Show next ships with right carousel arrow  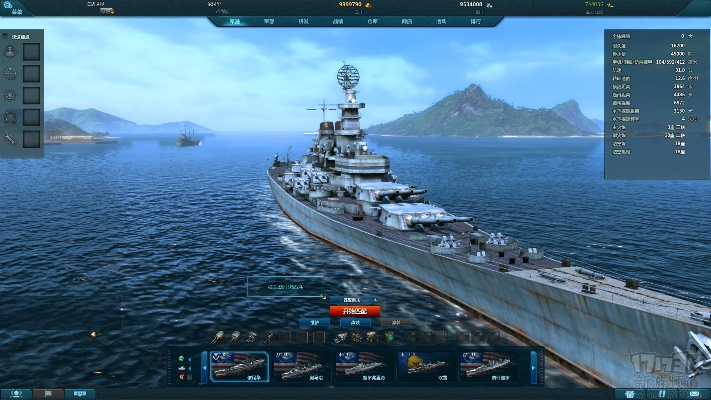coord(534,366)
